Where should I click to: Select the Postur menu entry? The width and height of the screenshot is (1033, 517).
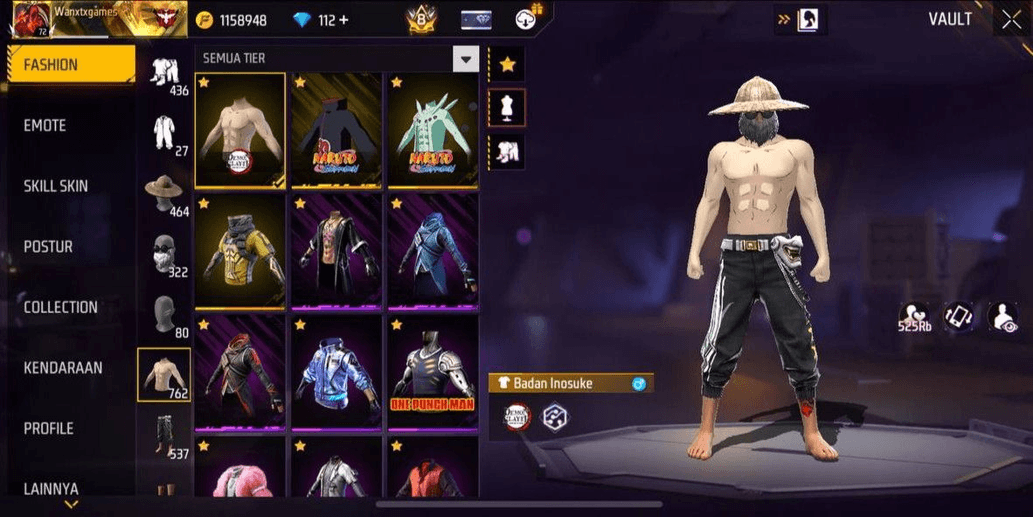pos(48,247)
